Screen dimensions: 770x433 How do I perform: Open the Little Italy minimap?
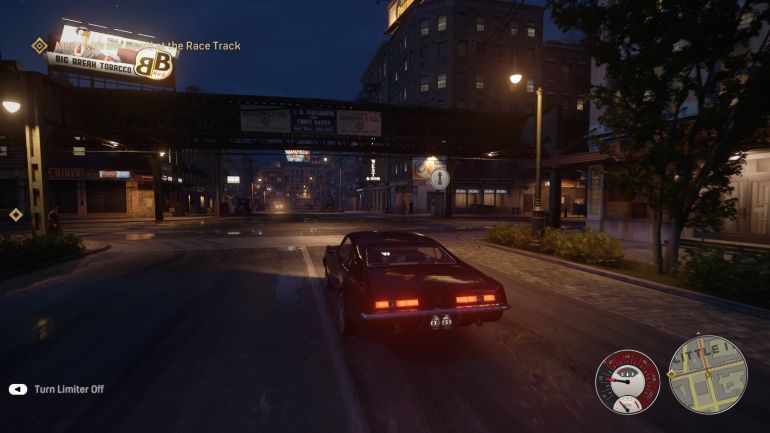(x=707, y=374)
